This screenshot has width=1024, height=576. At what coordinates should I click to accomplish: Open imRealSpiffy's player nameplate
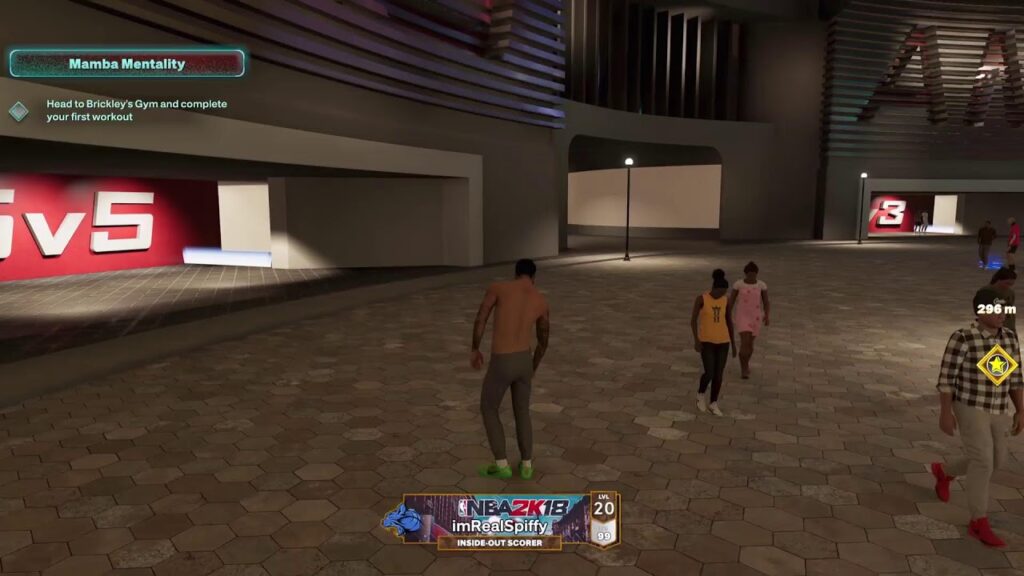(x=499, y=520)
